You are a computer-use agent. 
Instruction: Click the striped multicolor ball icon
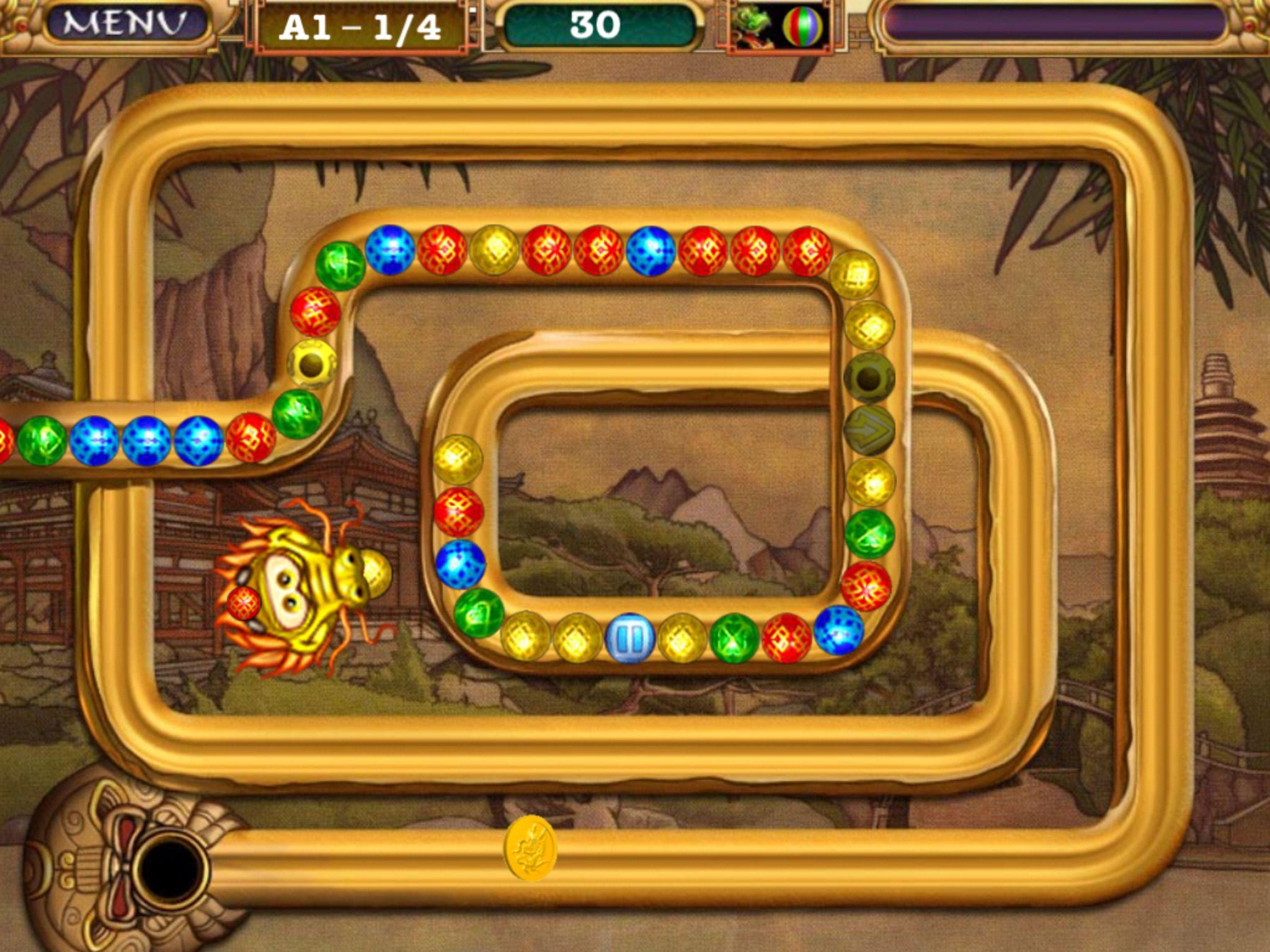pyautogui.click(x=802, y=27)
